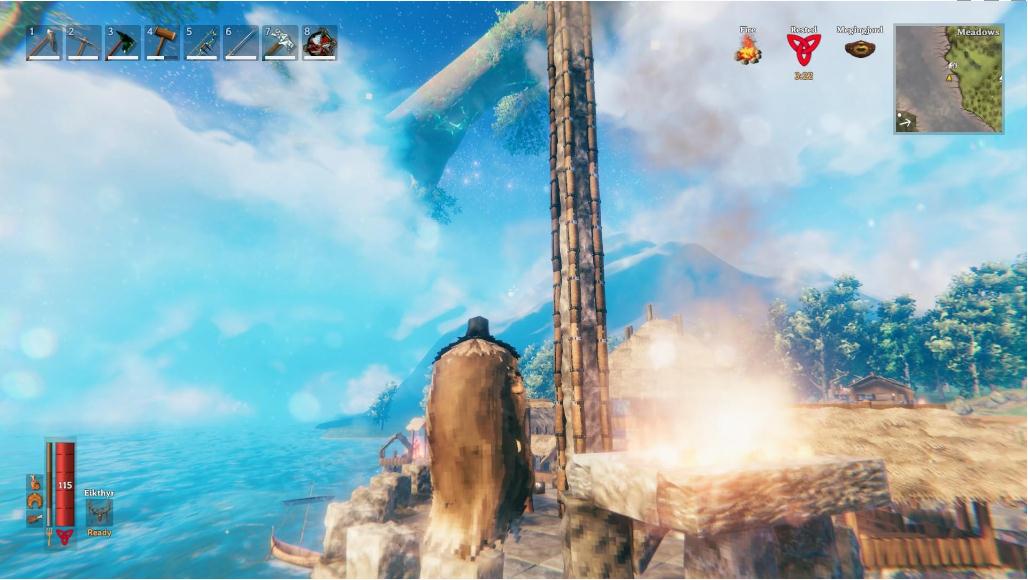Equip the pickaxe in hotbar slot 2
Image resolution: width=1028 pixels, height=580 pixels.
(x=84, y=43)
